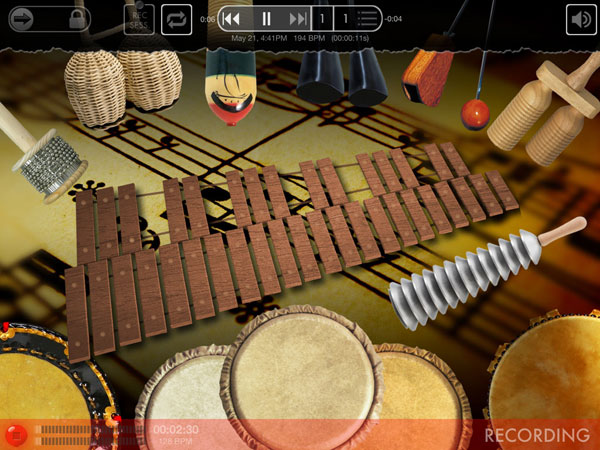This screenshot has width=600, height=450.
Task: Tap the silver cabasa instrument
Action: 50,163
